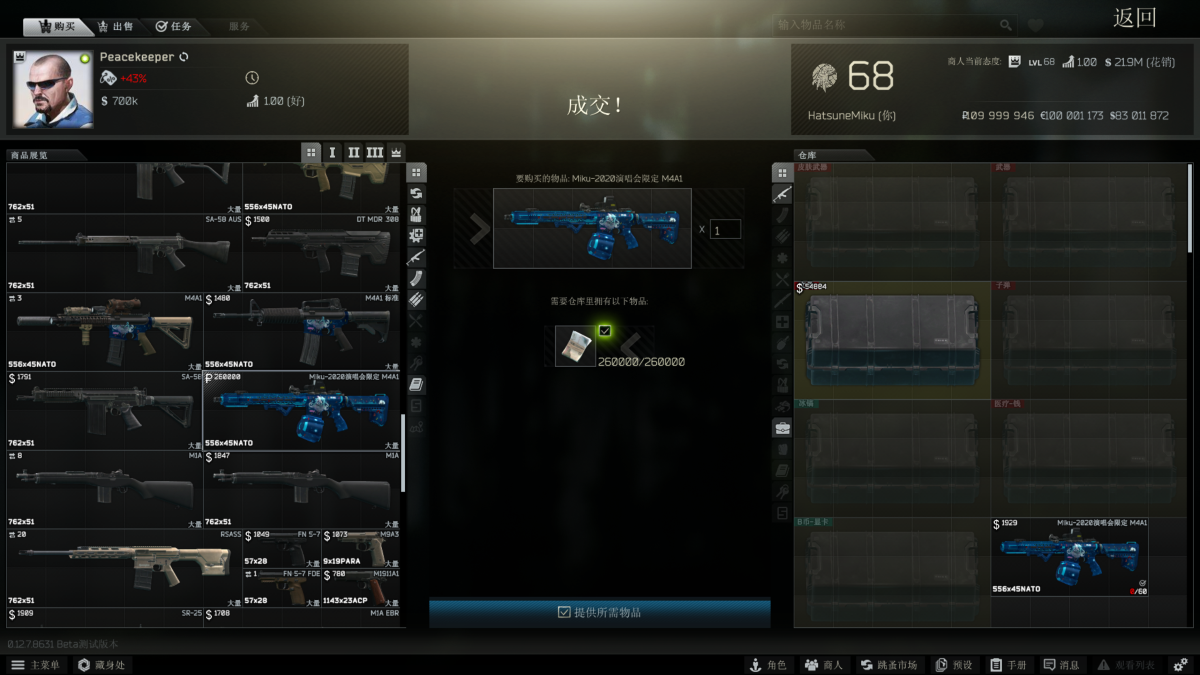The width and height of the screenshot is (1200, 675).
Task: Edit the purchase quantity field
Action: coord(725,229)
